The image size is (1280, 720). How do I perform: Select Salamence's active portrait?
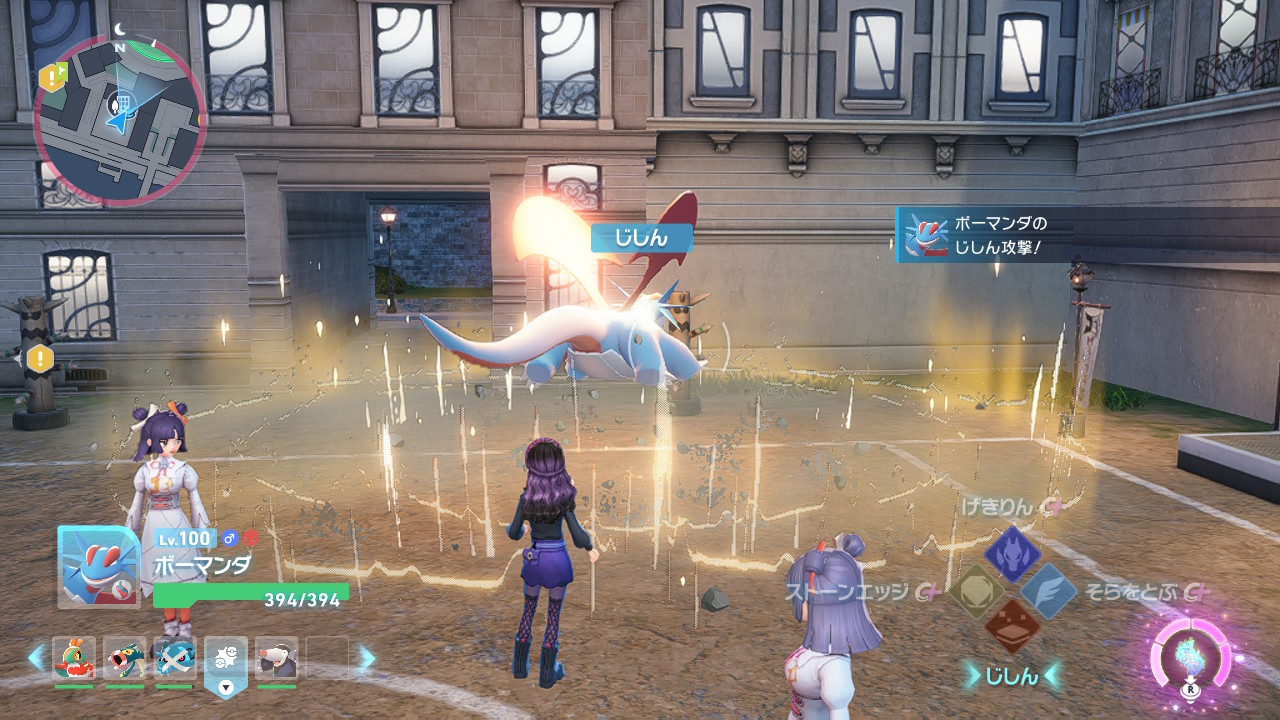pos(99,566)
